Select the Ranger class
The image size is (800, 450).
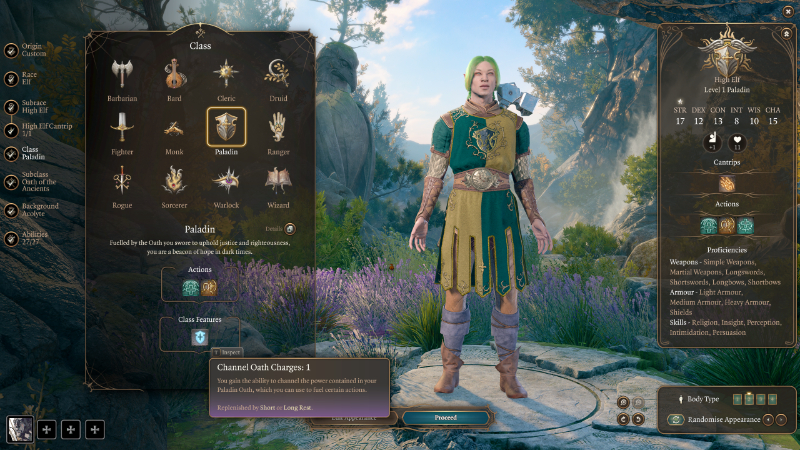click(x=278, y=127)
